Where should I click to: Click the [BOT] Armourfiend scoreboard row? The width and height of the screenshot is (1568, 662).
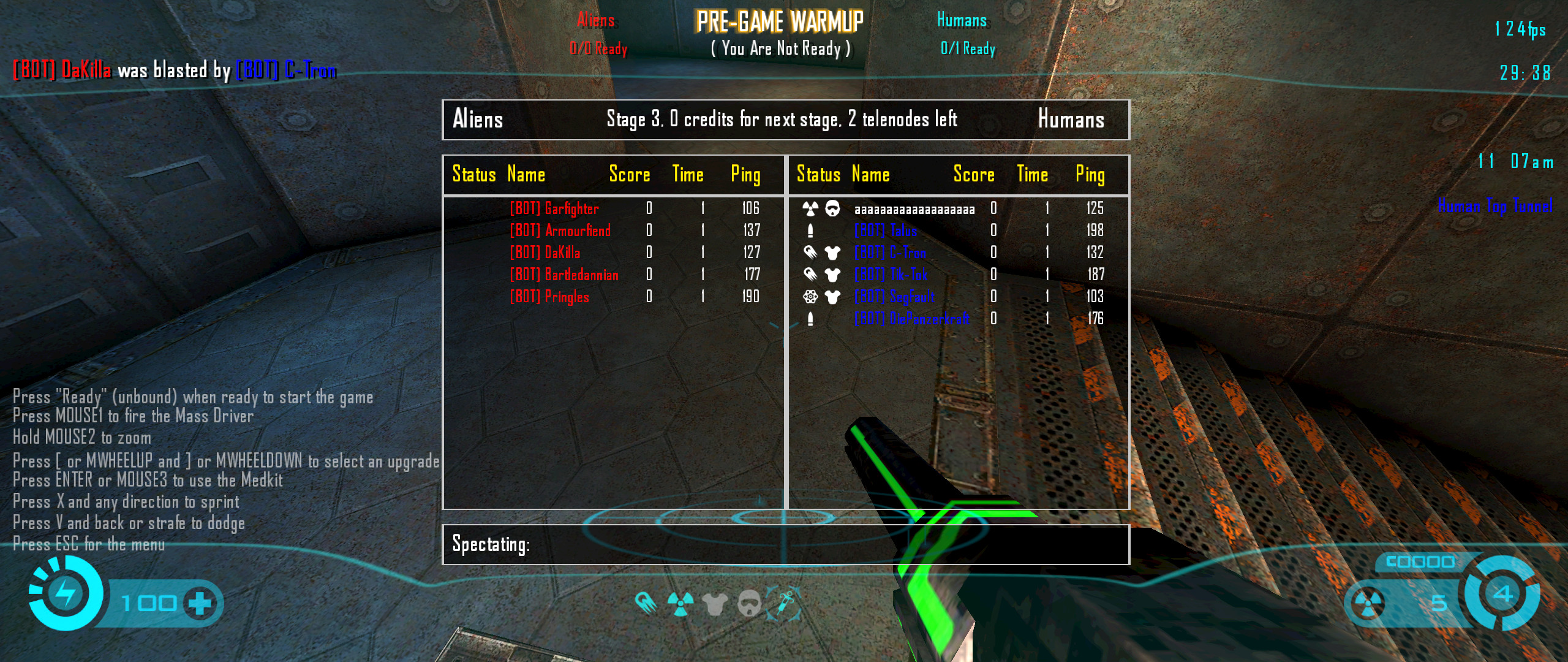click(x=560, y=231)
